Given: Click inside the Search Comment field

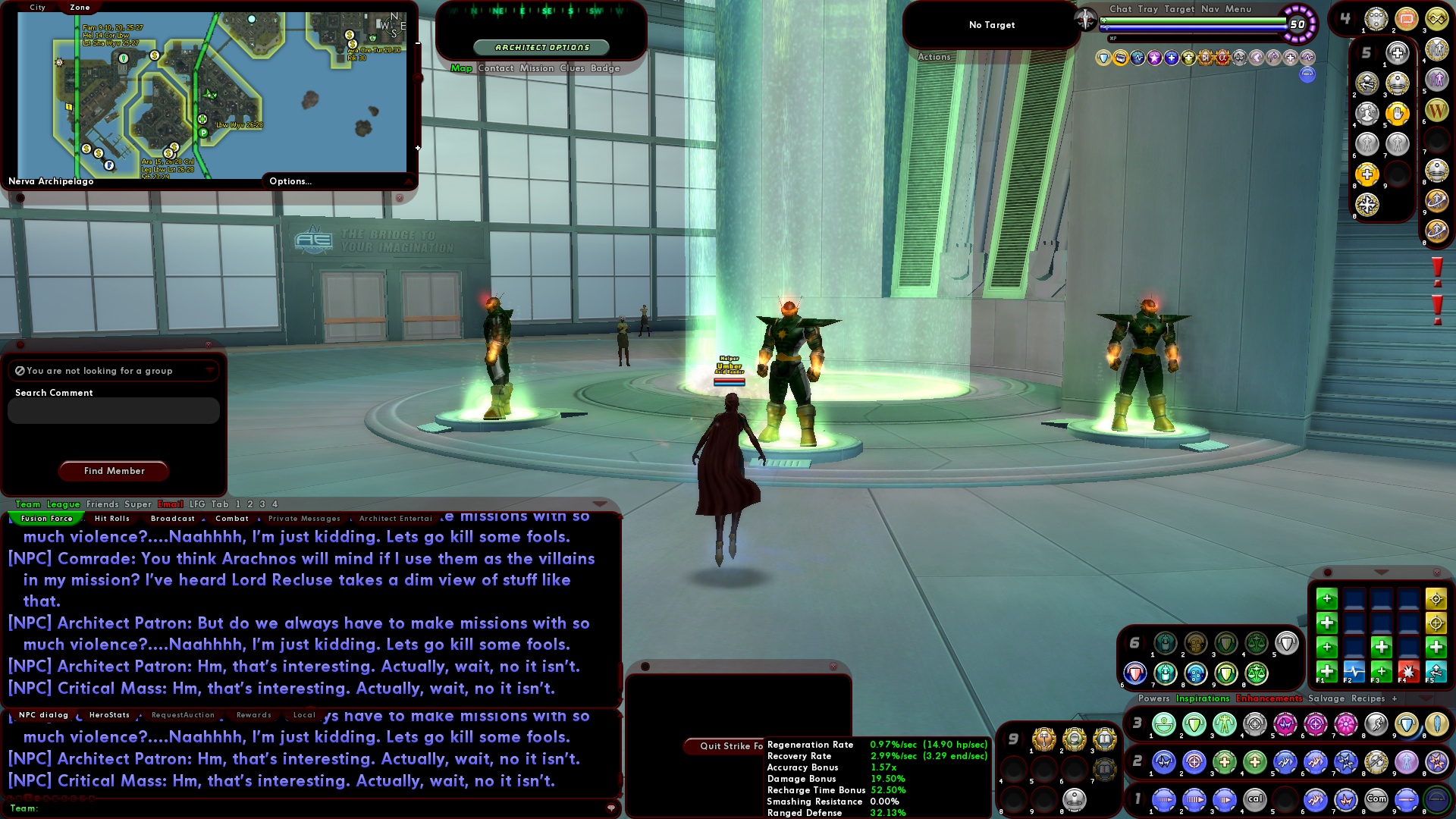Looking at the screenshot, I should coord(112,410).
